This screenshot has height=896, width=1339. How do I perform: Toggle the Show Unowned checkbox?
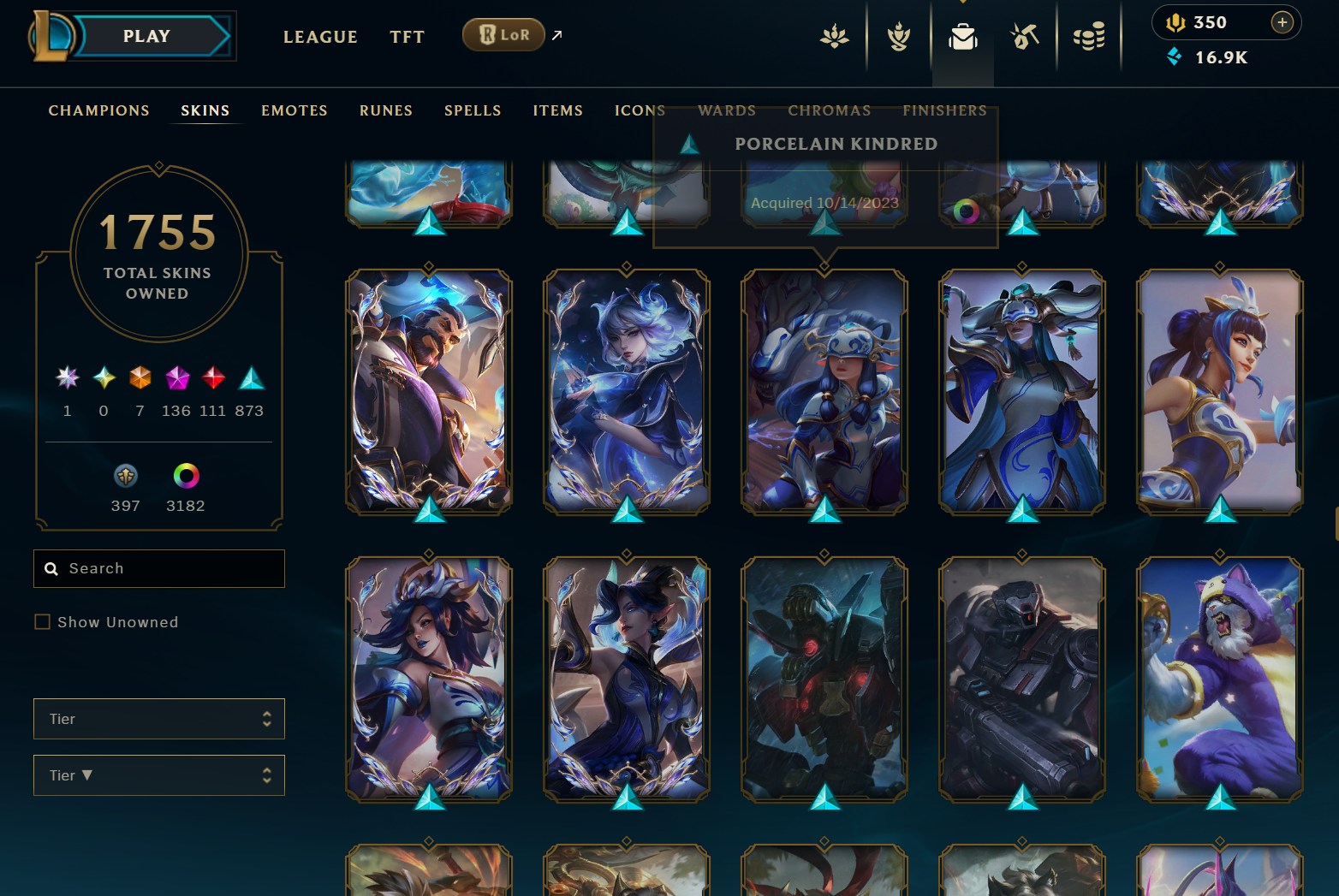pos(42,622)
